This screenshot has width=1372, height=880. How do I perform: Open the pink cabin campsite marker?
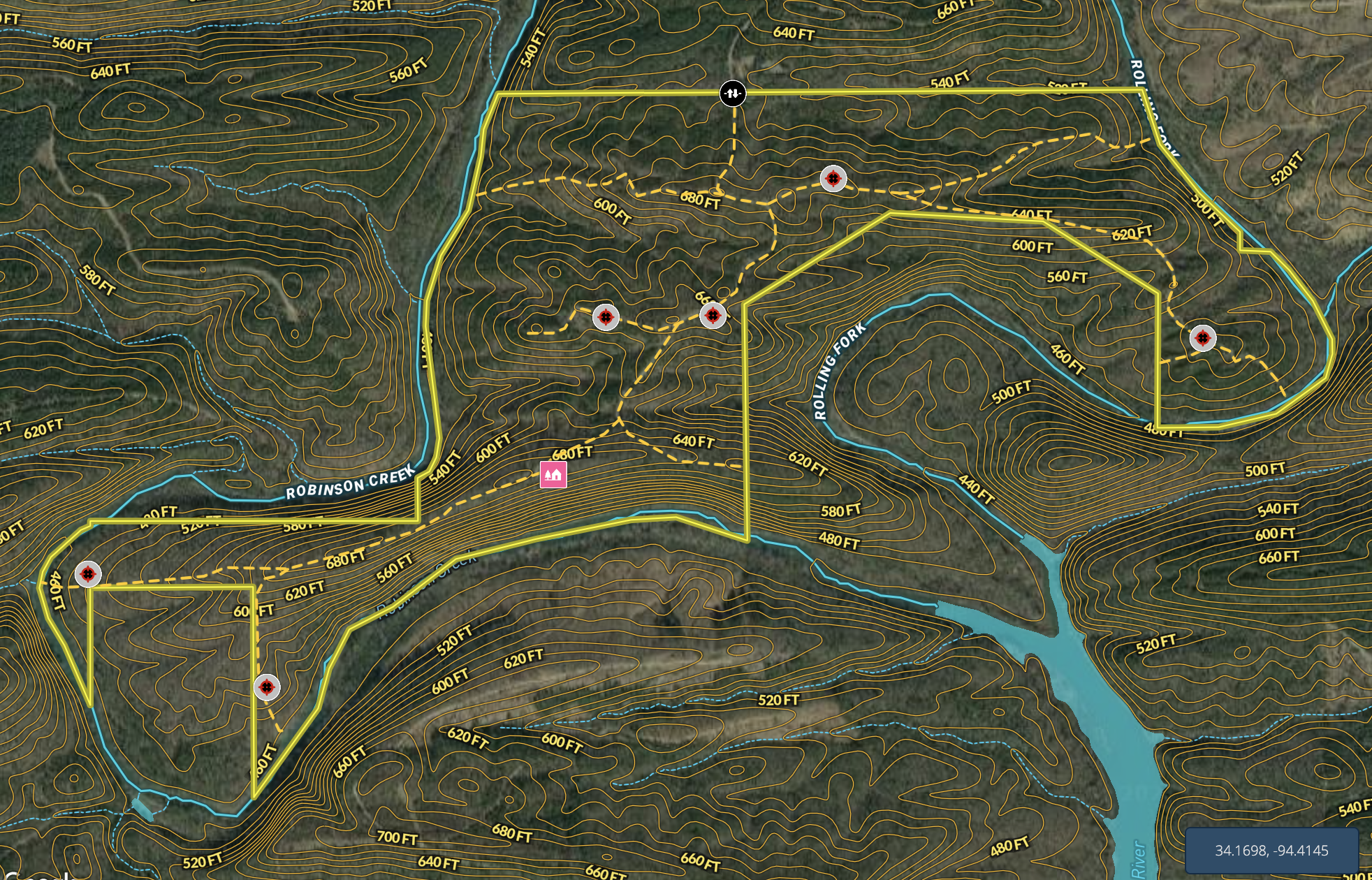tap(553, 474)
